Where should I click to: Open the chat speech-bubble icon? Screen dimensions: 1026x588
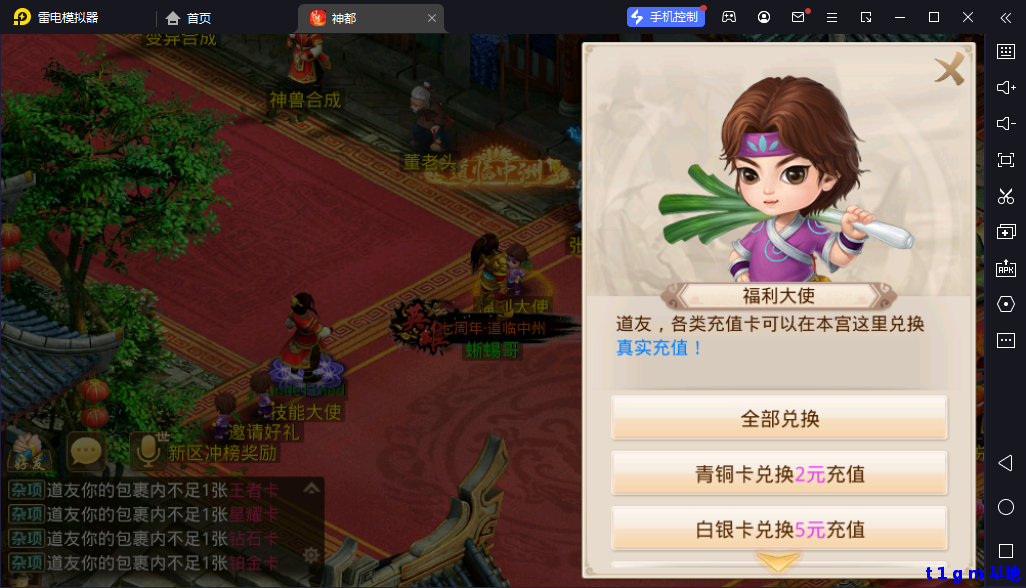coord(86,453)
